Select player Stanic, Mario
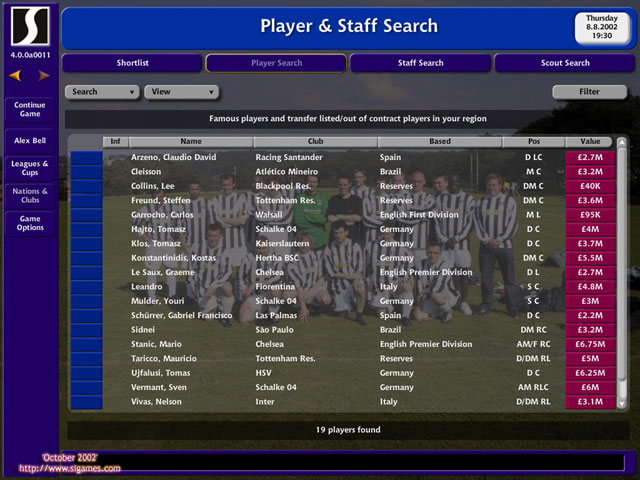Screen dimensions: 640x480 point(158,344)
